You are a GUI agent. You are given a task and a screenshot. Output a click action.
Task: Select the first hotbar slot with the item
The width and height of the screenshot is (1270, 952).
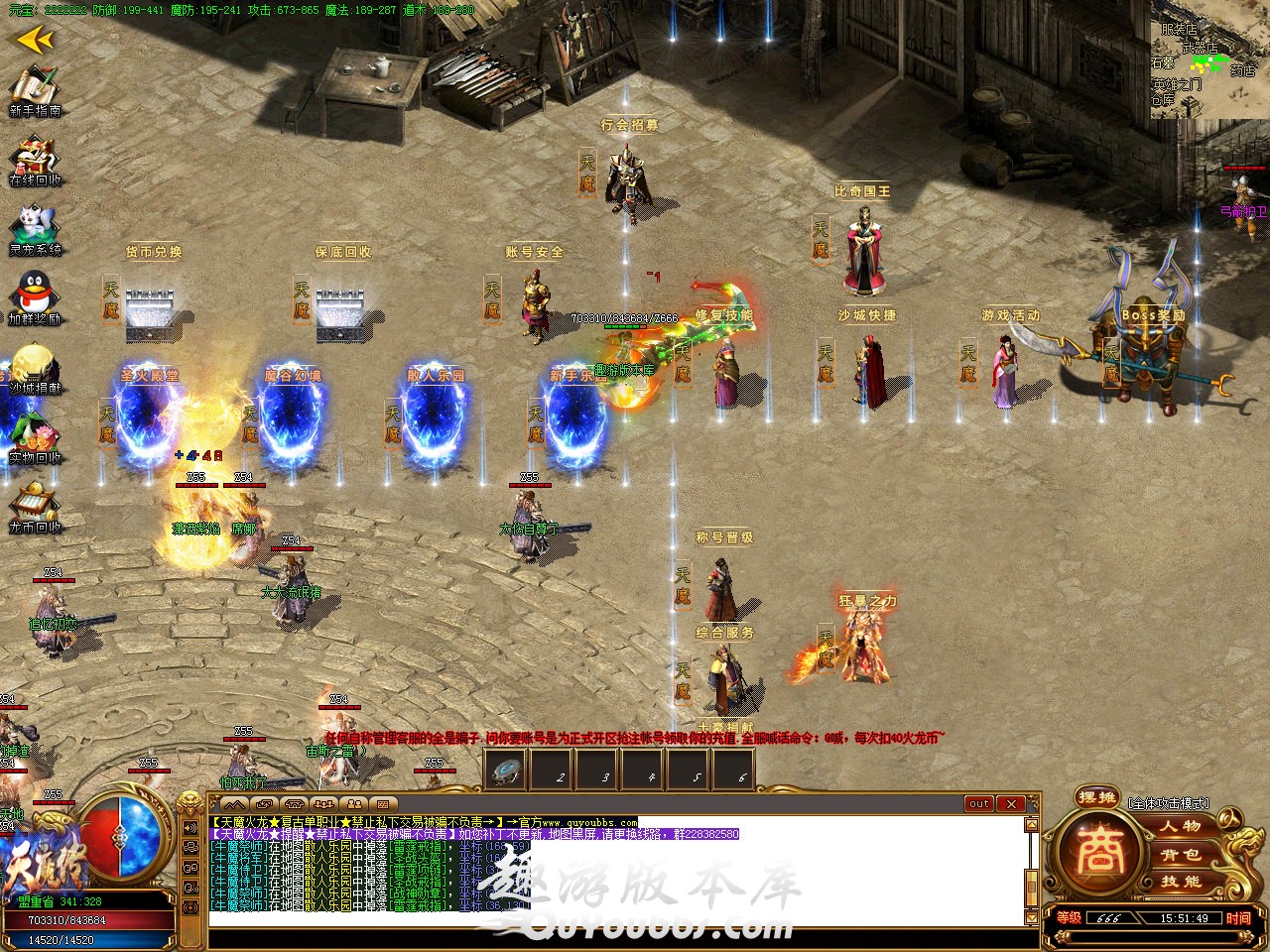point(507,771)
